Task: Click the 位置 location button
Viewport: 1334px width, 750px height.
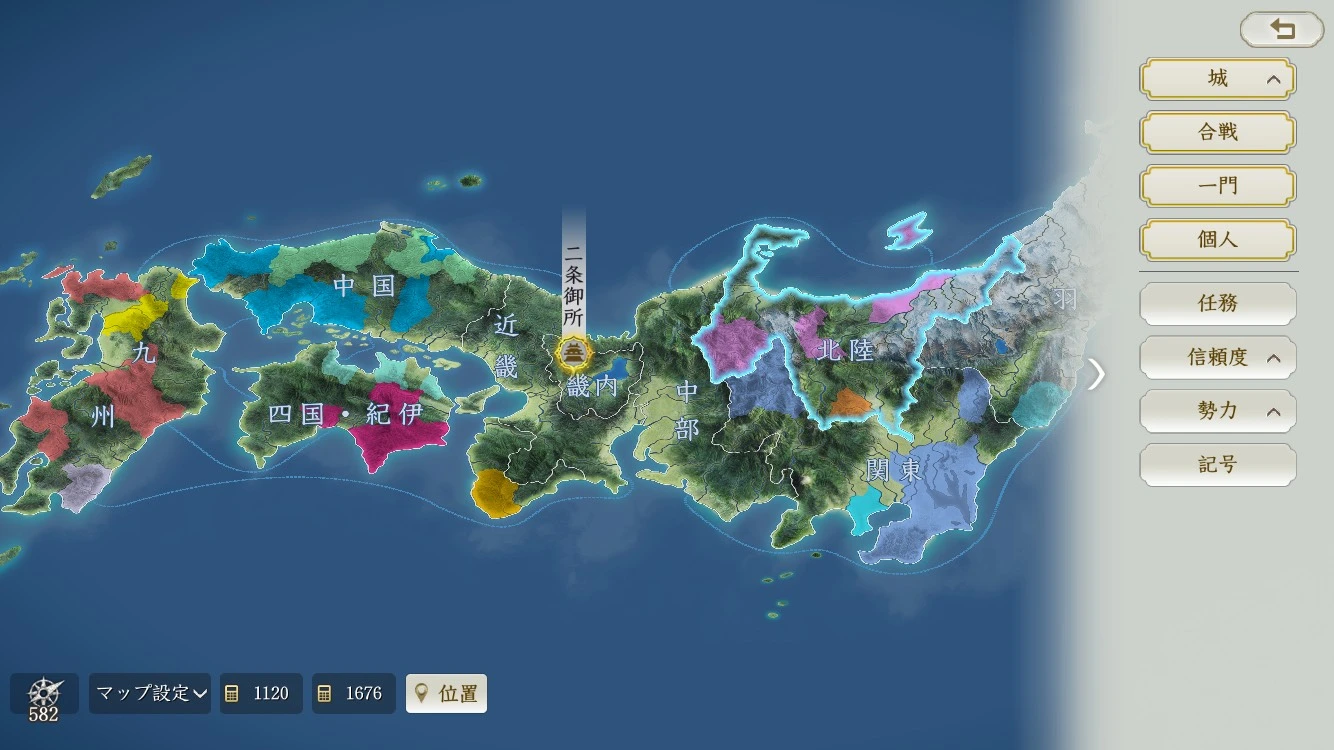Action: pos(446,693)
